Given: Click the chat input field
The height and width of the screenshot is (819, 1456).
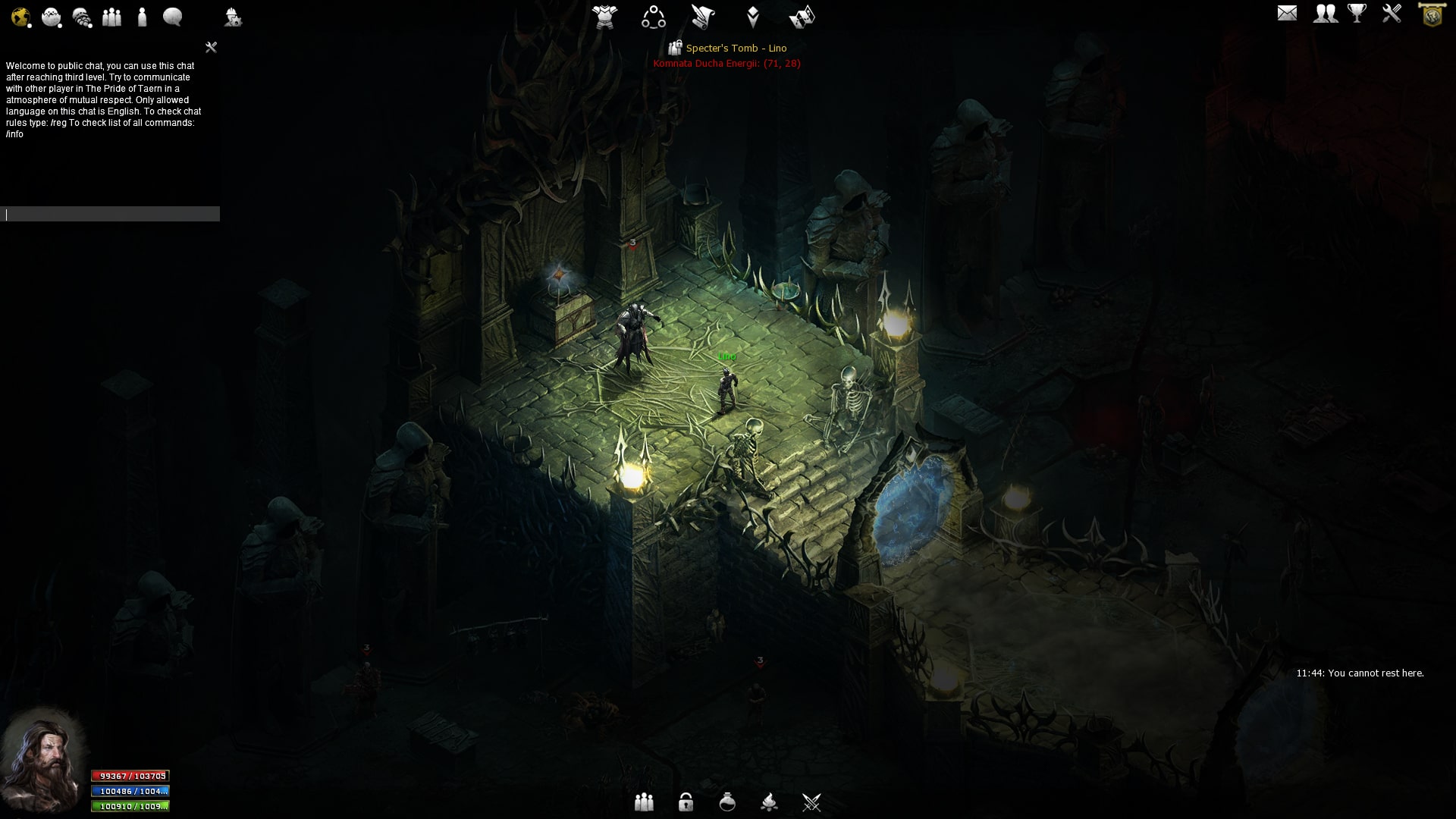Looking at the screenshot, I should point(110,214).
